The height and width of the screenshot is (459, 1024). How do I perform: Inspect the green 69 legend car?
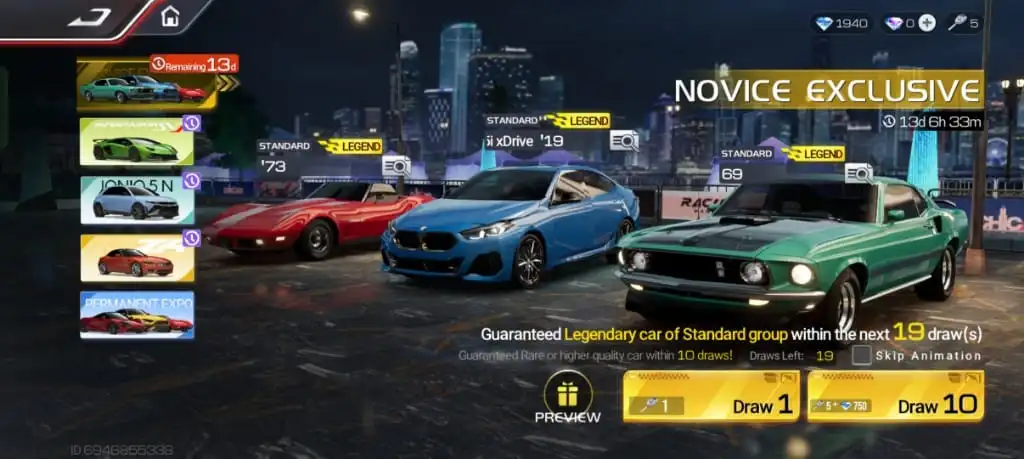[x=858, y=173]
